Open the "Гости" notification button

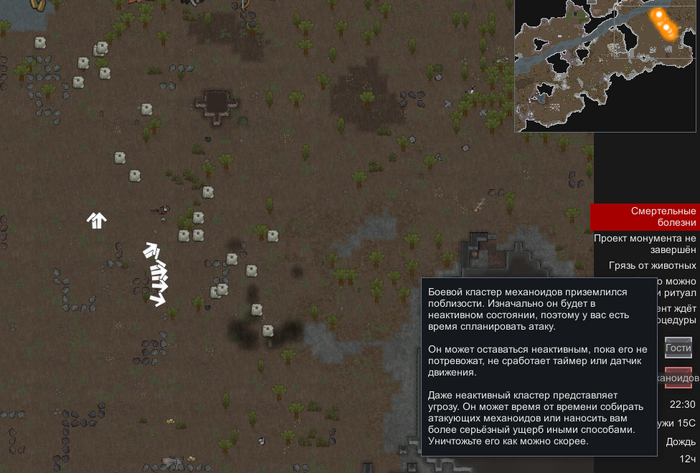tap(678, 347)
